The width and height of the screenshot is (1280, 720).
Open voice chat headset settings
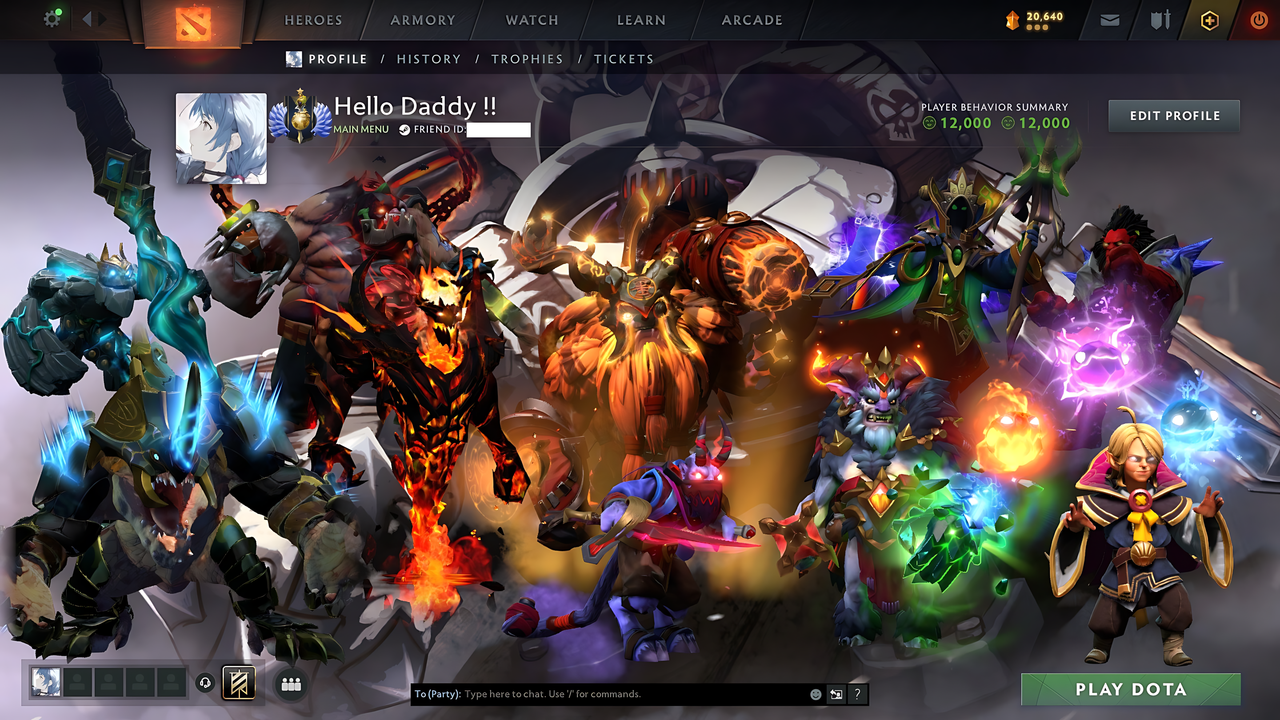point(207,684)
